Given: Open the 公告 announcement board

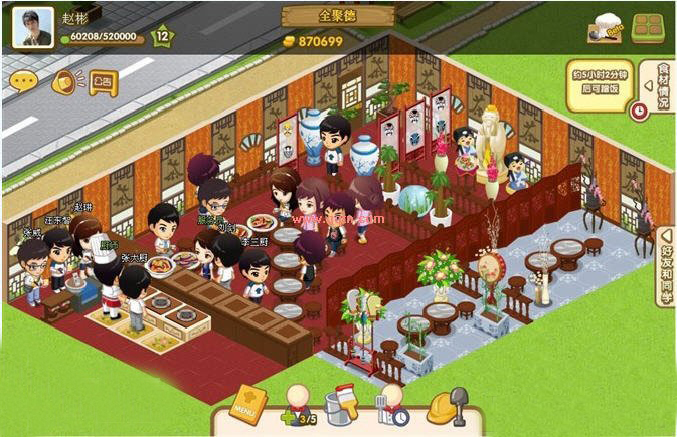Looking at the screenshot, I should click(x=103, y=80).
